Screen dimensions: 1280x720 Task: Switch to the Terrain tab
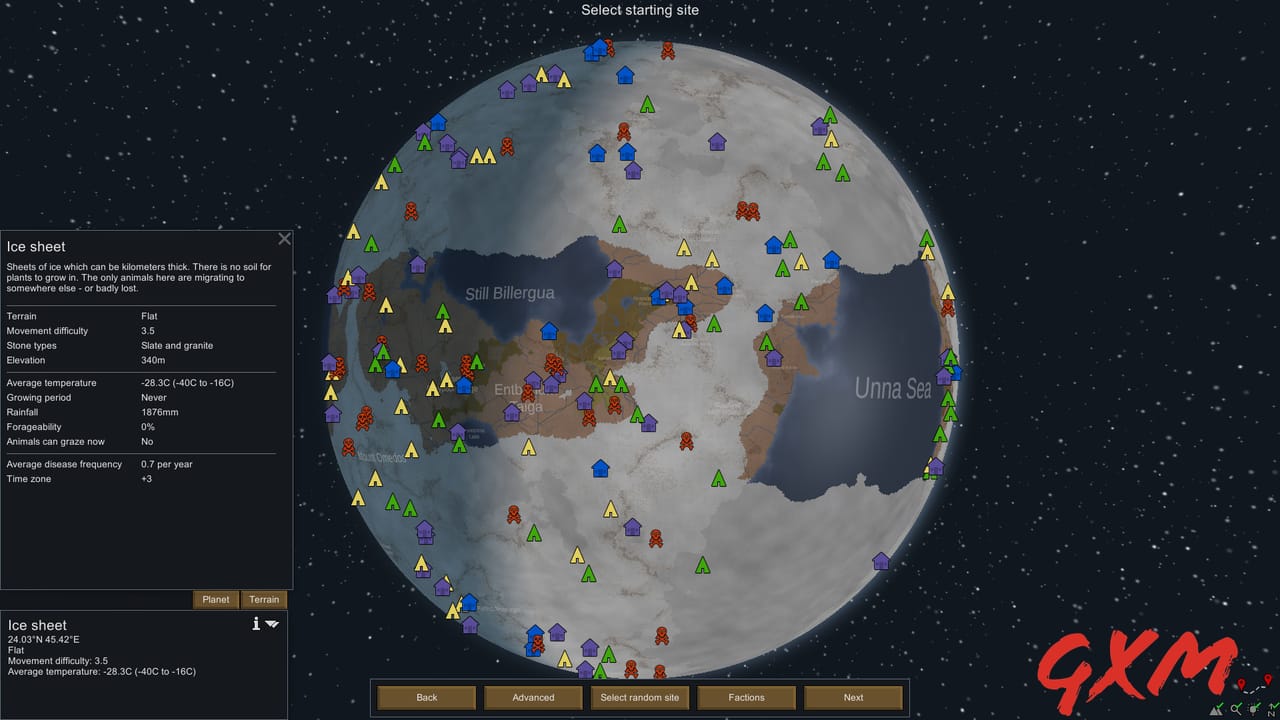[x=264, y=599]
